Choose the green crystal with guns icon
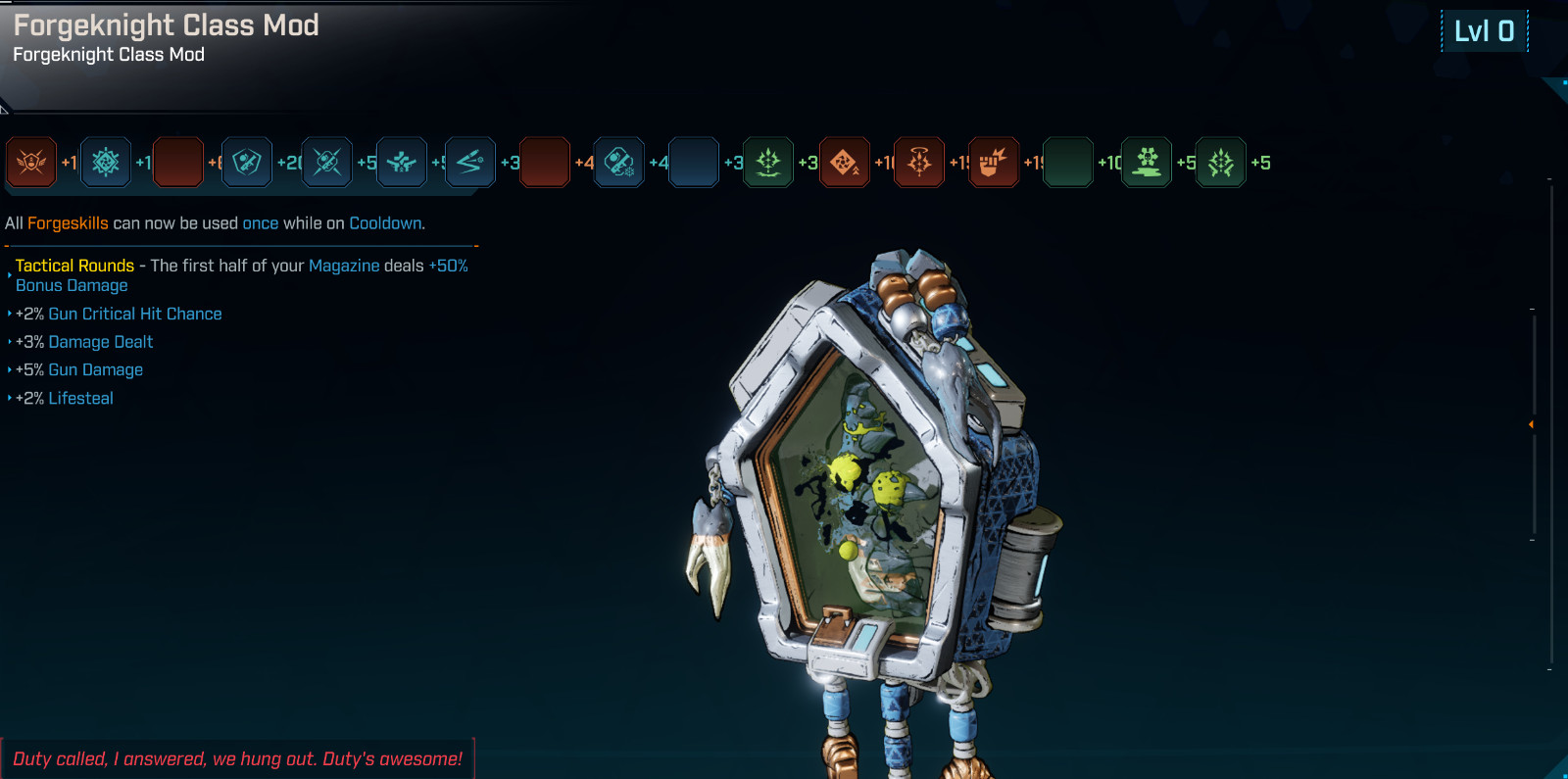1568x779 pixels. 1221,163
